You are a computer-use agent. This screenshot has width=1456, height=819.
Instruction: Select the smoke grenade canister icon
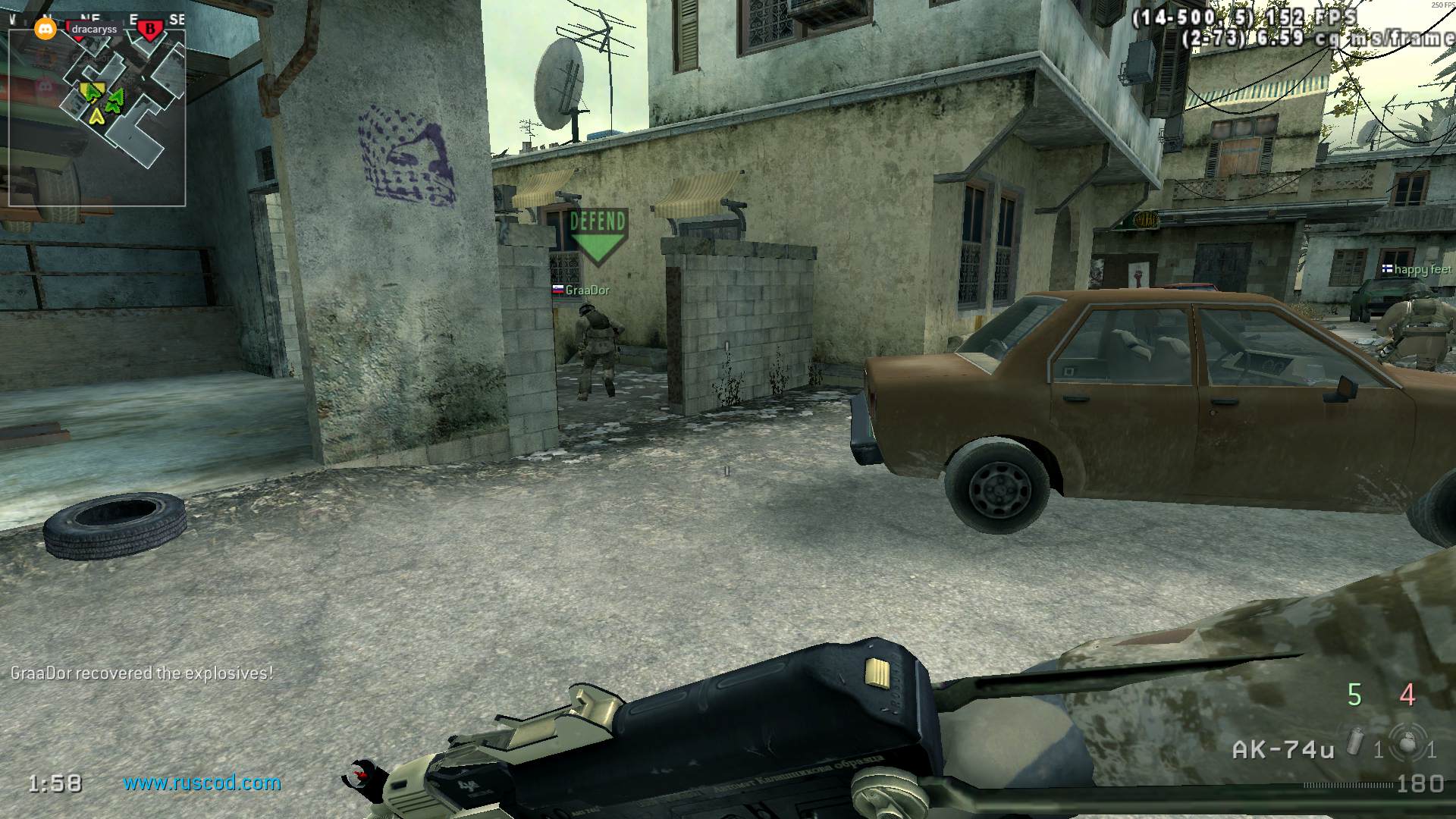pyautogui.click(x=1355, y=743)
